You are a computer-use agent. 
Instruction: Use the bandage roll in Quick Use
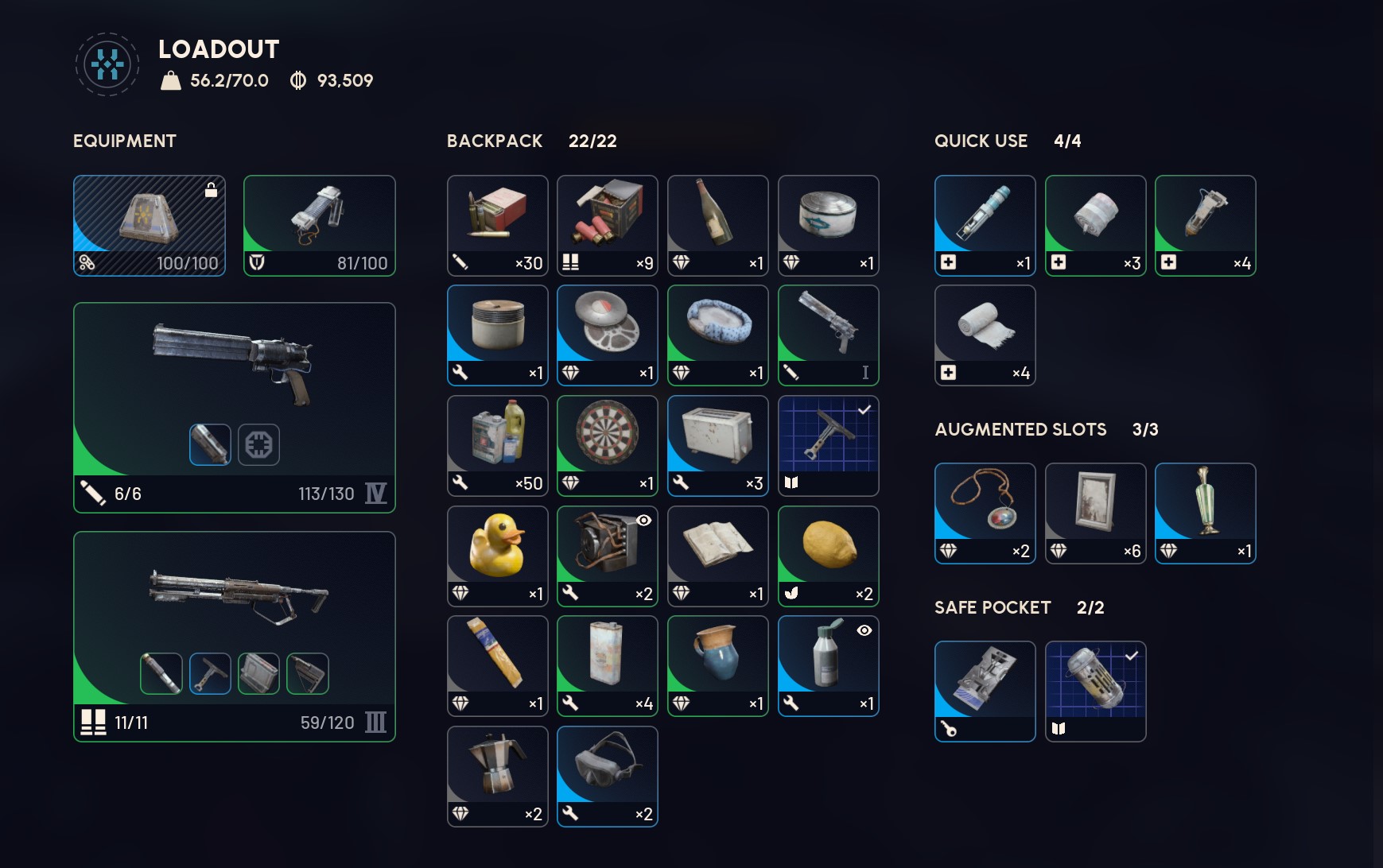click(x=985, y=335)
